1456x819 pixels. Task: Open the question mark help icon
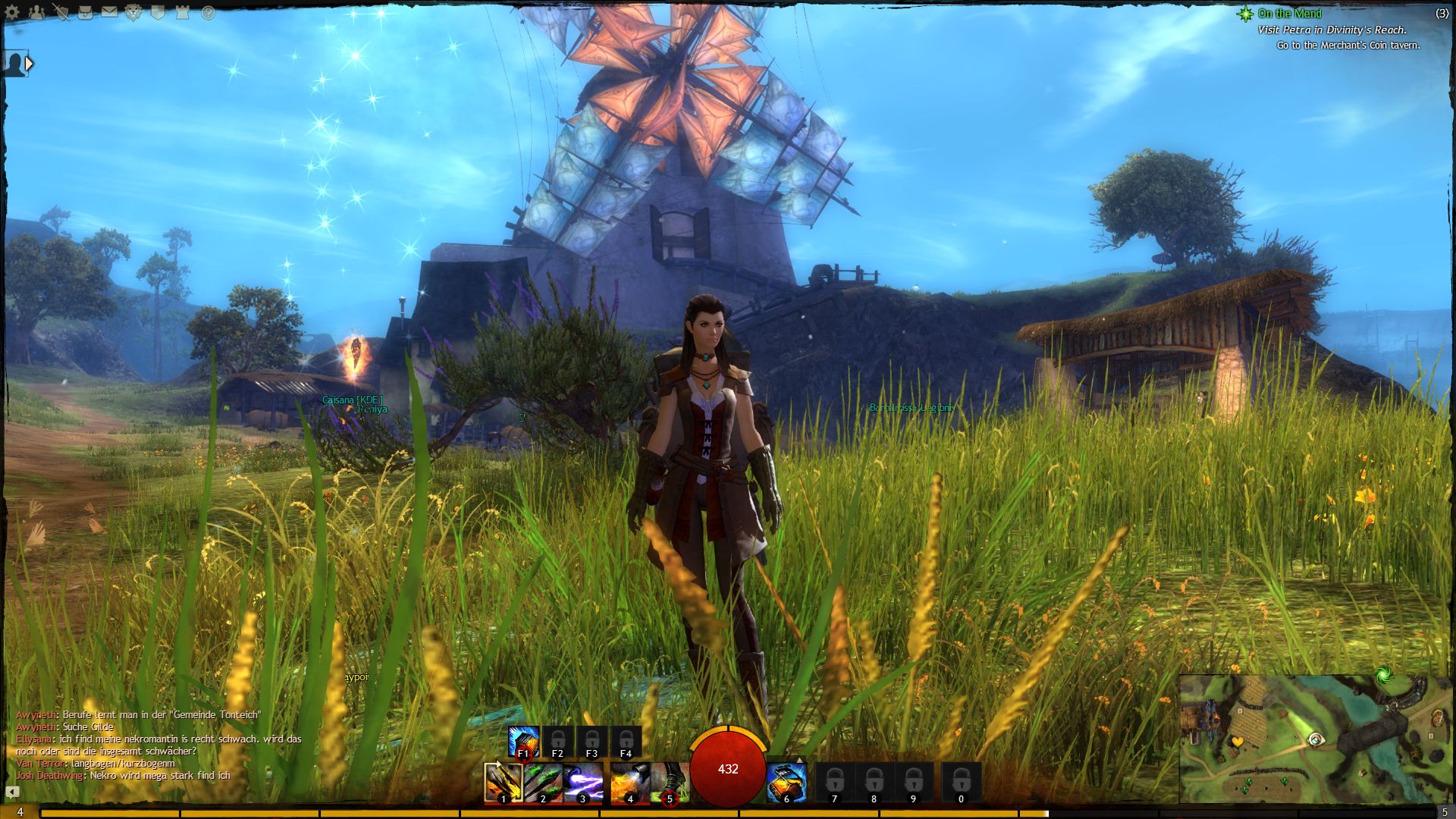208,13
